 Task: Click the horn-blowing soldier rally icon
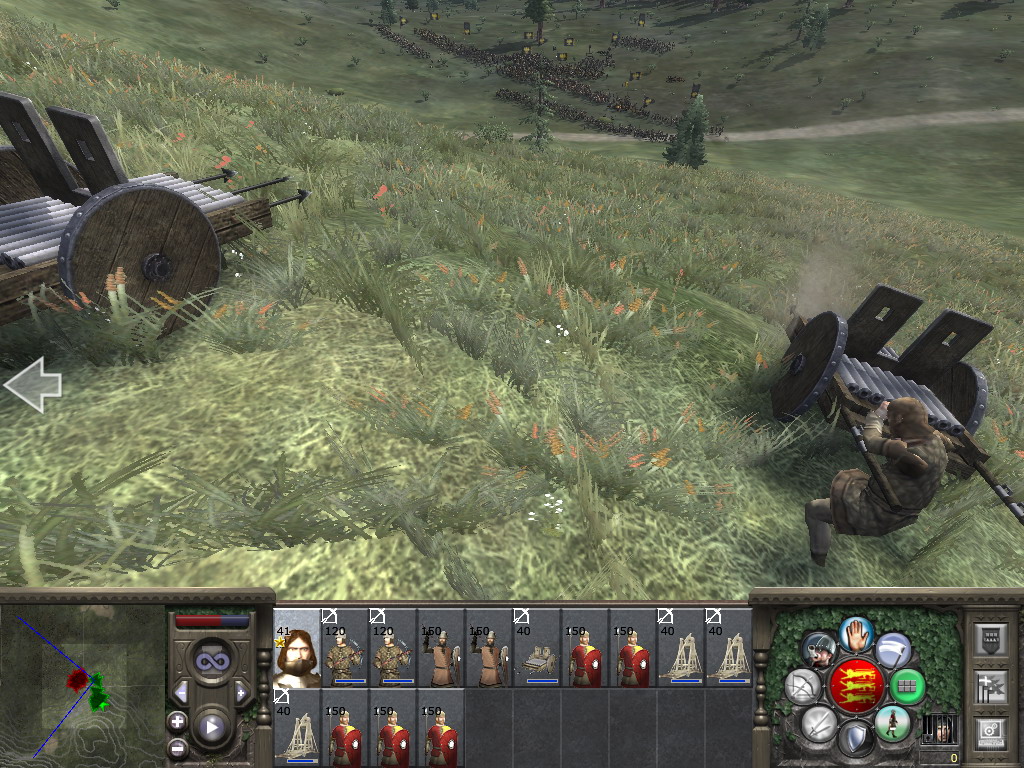[x=819, y=650]
